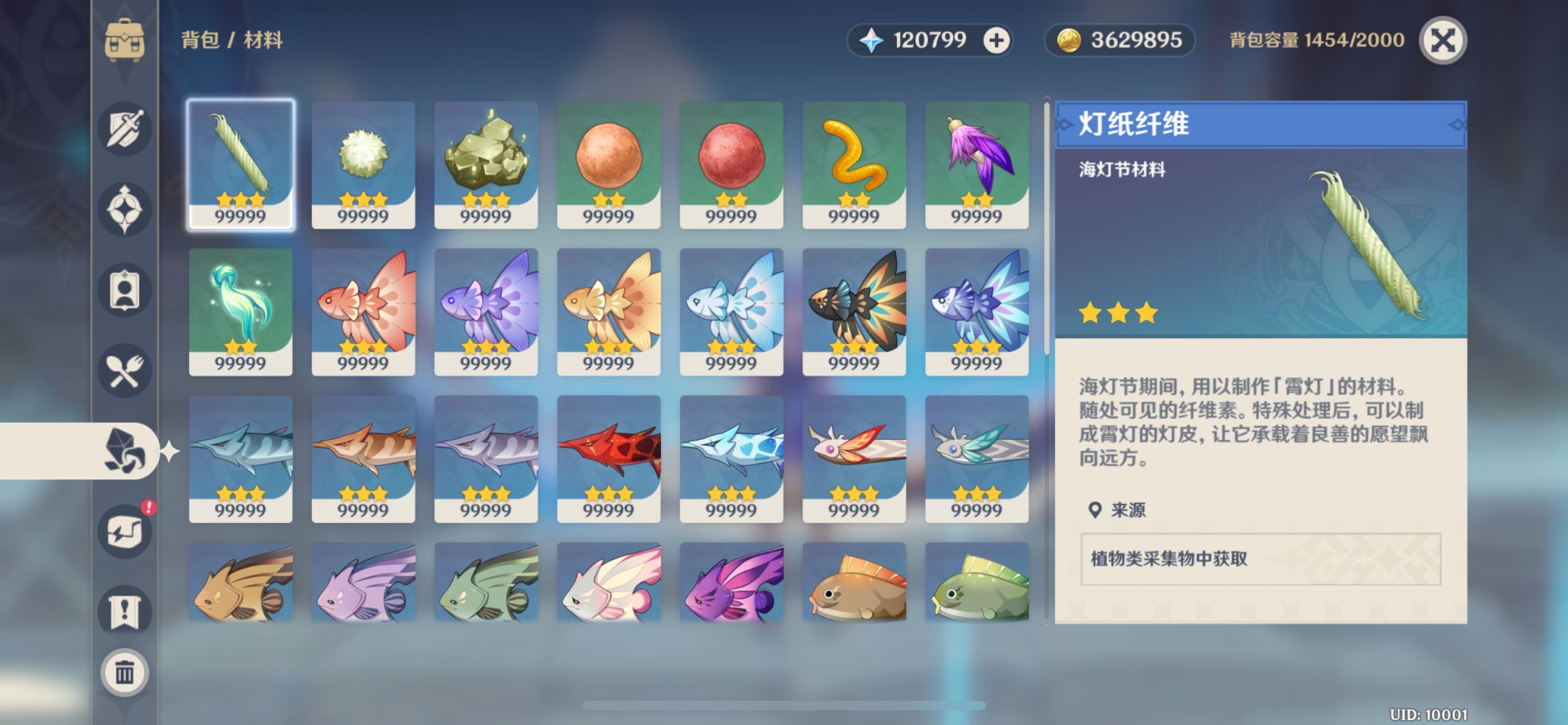Select the teal glowing wisp item
This screenshot has width=1568, height=725.
tap(241, 312)
